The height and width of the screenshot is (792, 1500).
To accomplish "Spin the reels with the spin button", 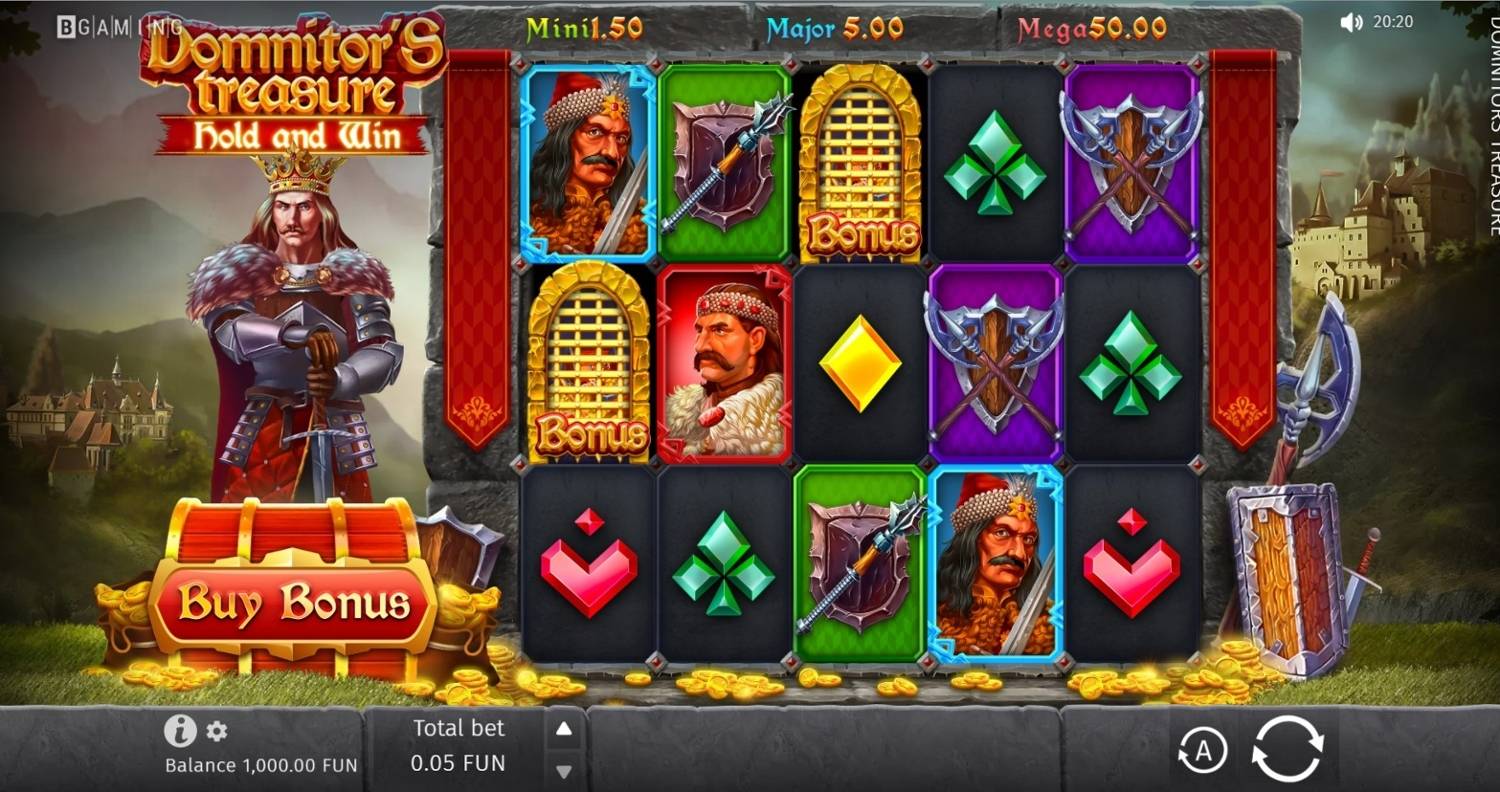I will coord(1285,748).
